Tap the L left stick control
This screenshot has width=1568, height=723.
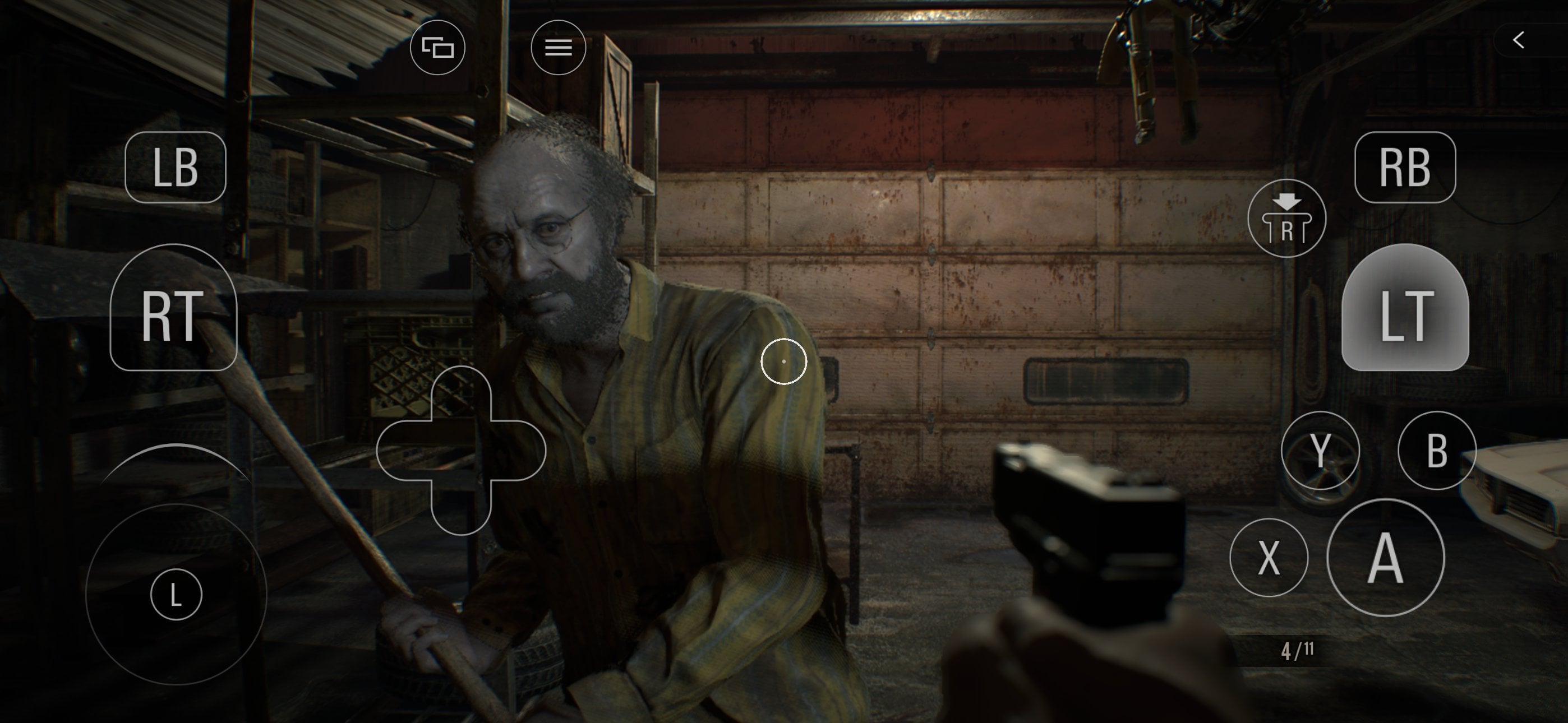pos(176,594)
